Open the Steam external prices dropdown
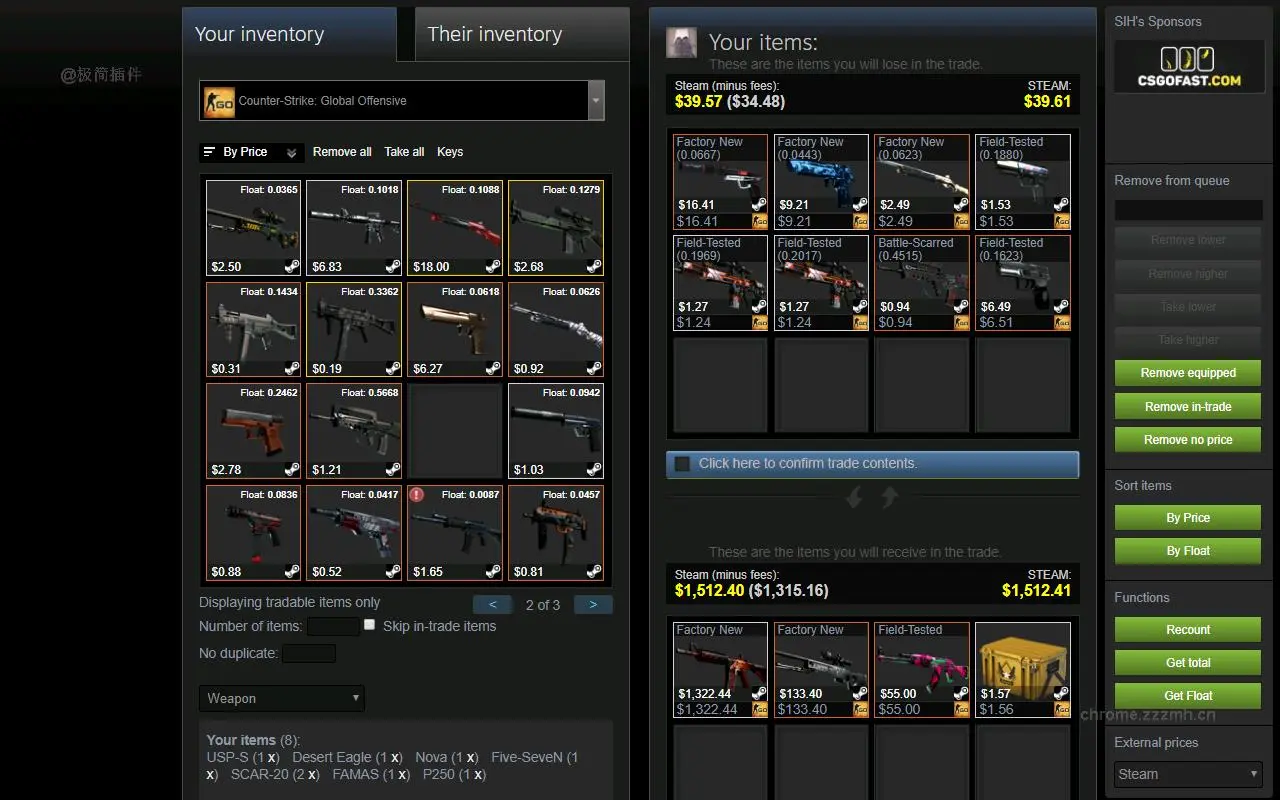1280x800 pixels. (1187, 773)
